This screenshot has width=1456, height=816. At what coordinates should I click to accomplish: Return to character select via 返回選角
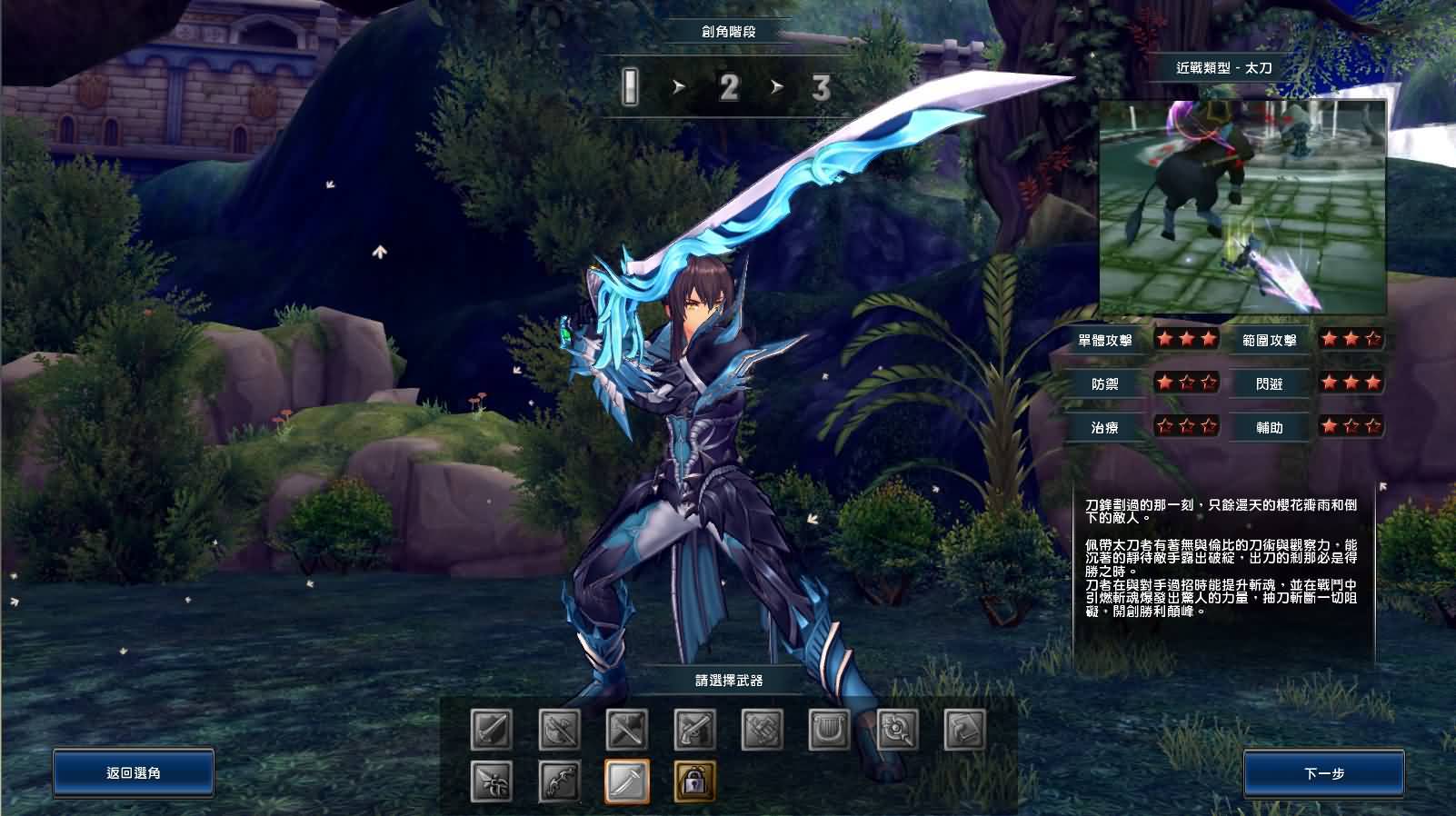point(134,773)
